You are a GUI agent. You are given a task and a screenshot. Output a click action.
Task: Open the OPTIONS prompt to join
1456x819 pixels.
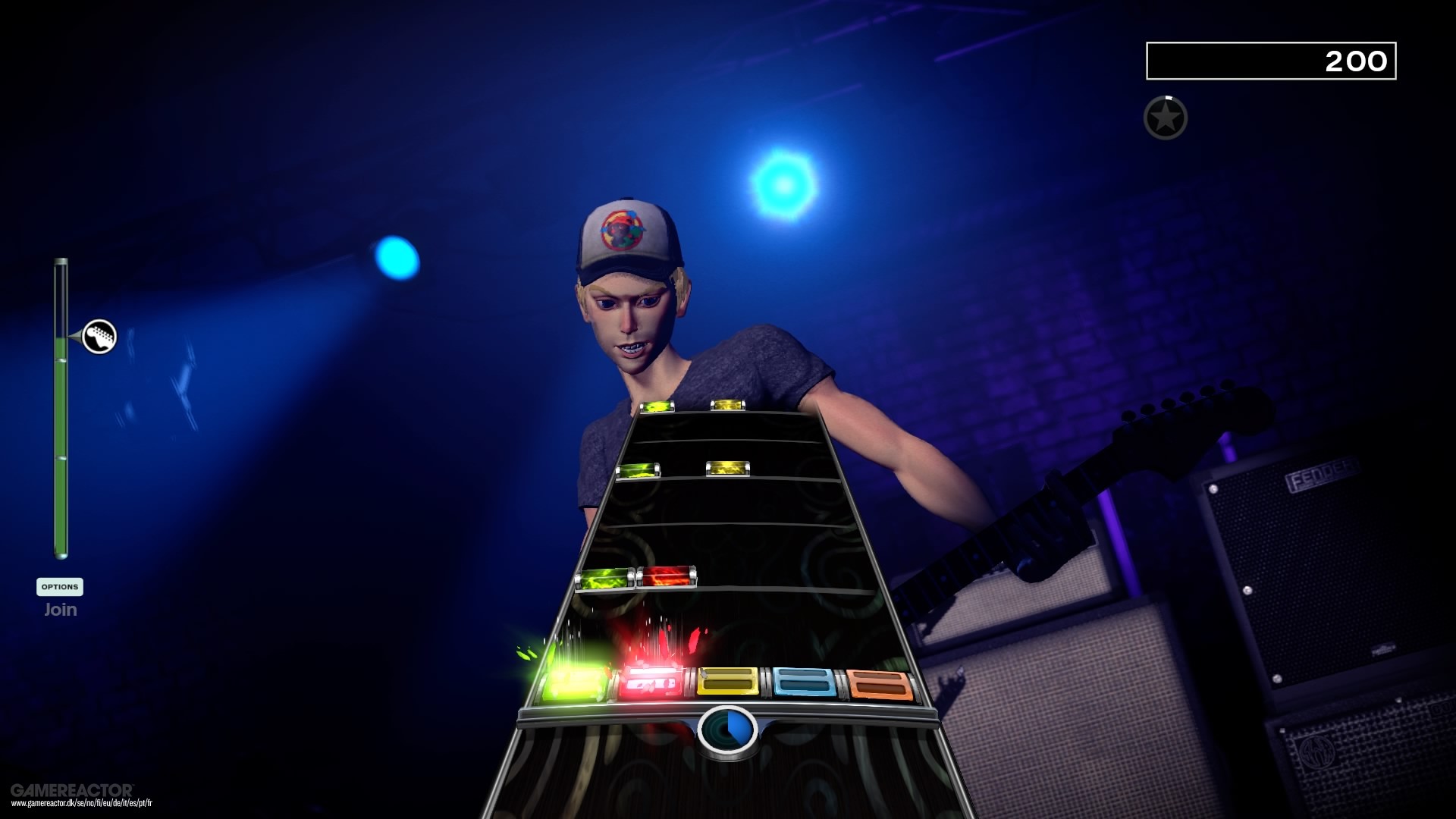pos(61,587)
